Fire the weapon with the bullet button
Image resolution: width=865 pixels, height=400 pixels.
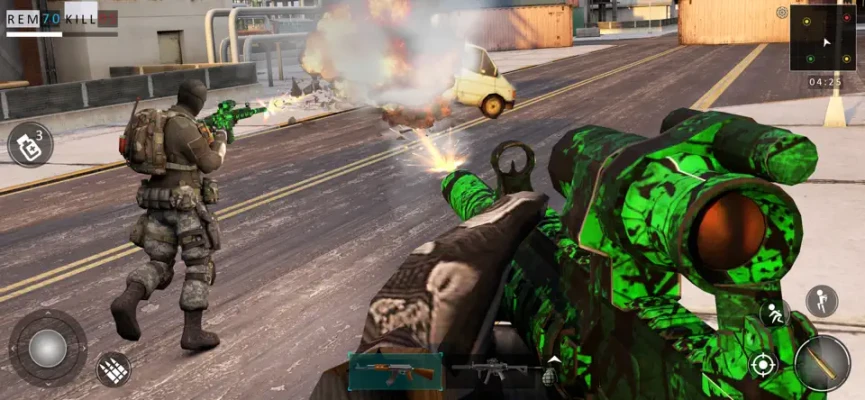[x=822, y=362]
